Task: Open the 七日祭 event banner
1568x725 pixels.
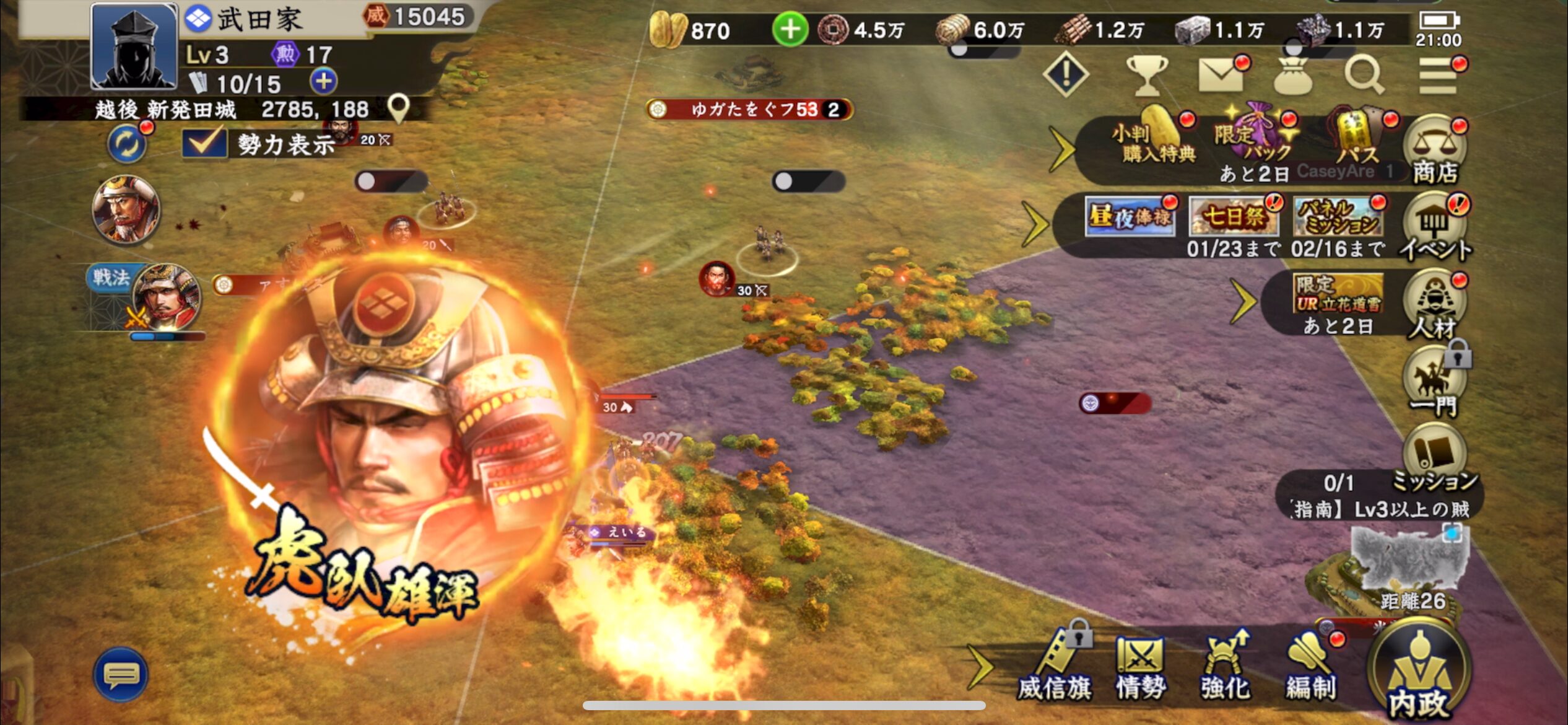Action: pyautogui.click(x=1234, y=217)
